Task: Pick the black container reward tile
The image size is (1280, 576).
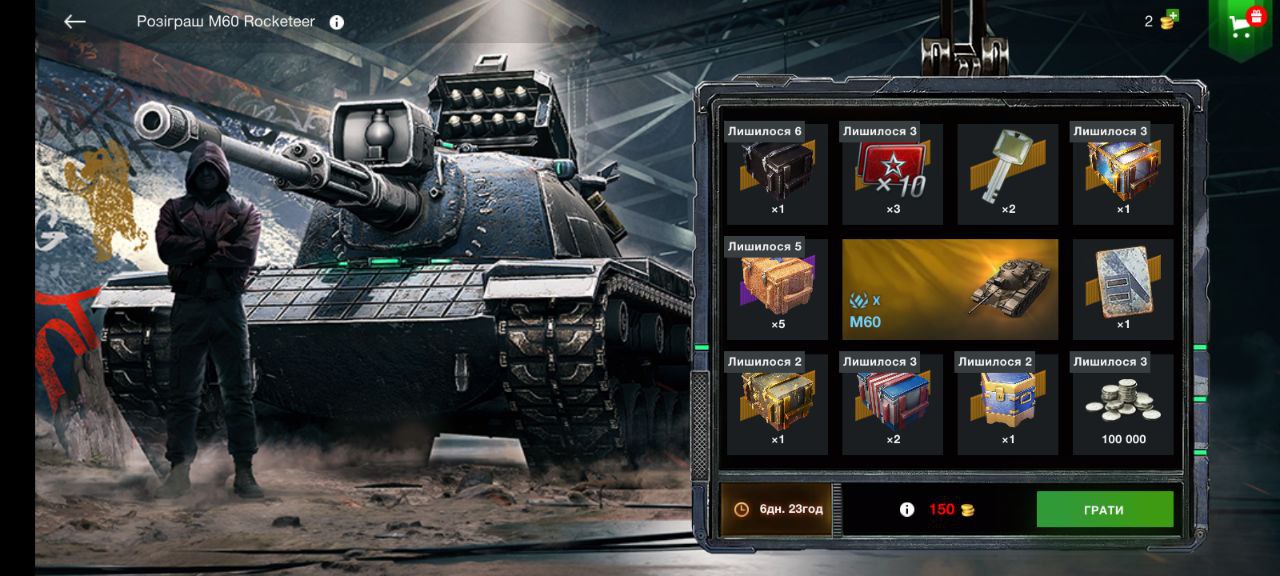Action: [x=777, y=174]
